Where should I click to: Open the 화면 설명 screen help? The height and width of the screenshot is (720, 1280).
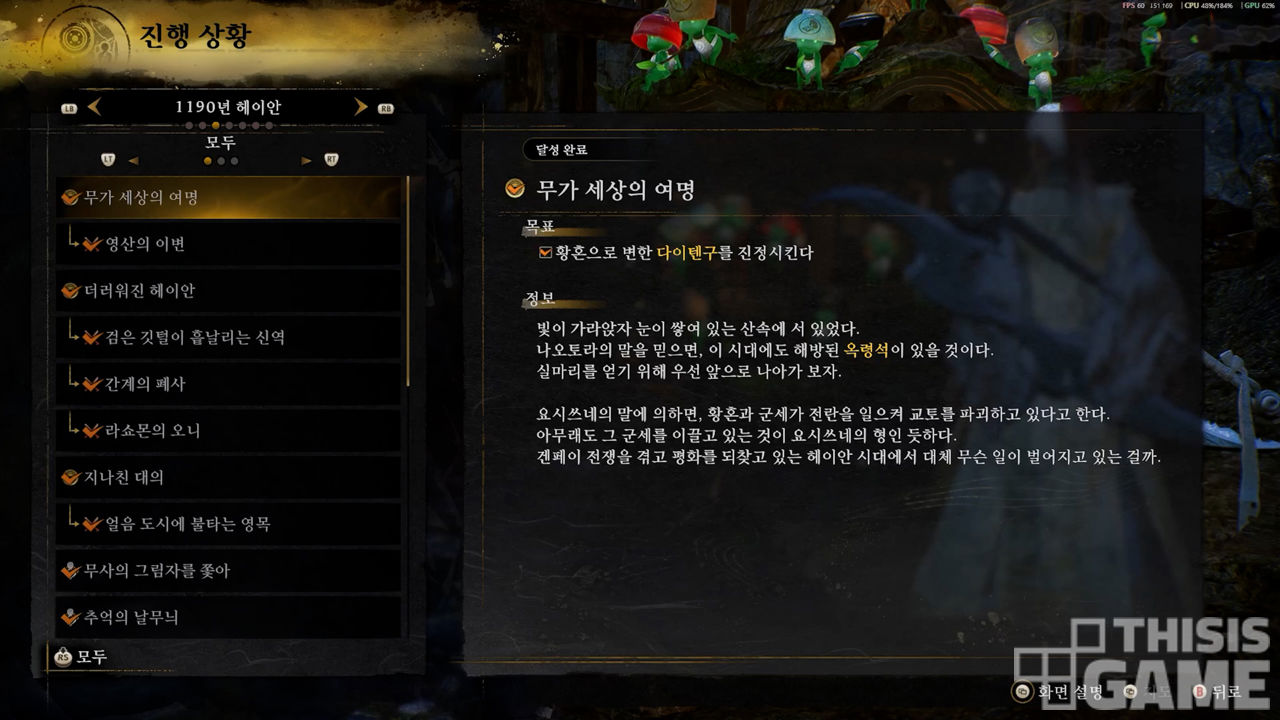click(x=1058, y=691)
